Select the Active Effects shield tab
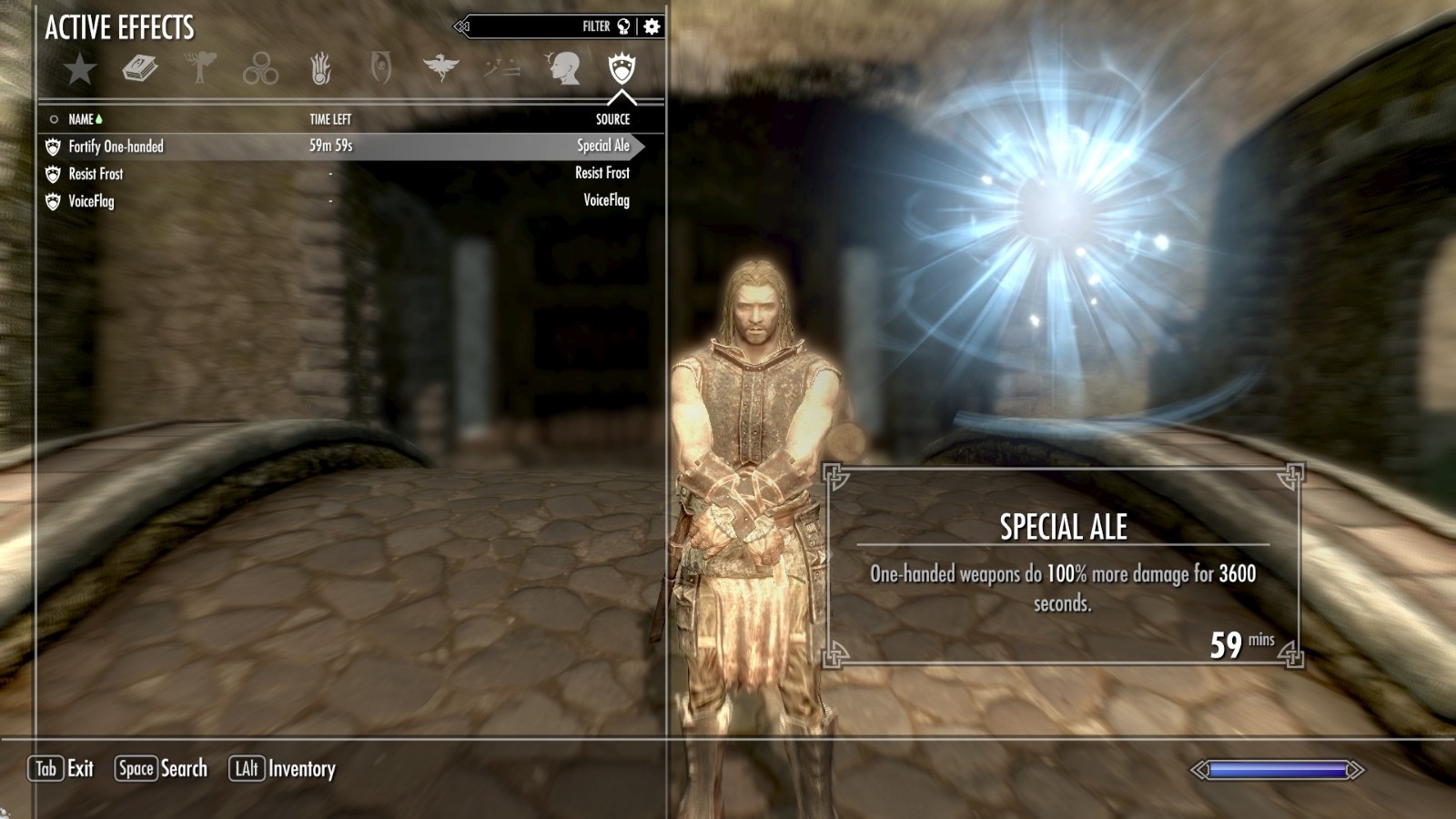The image size is (1456, 819). 622,68
